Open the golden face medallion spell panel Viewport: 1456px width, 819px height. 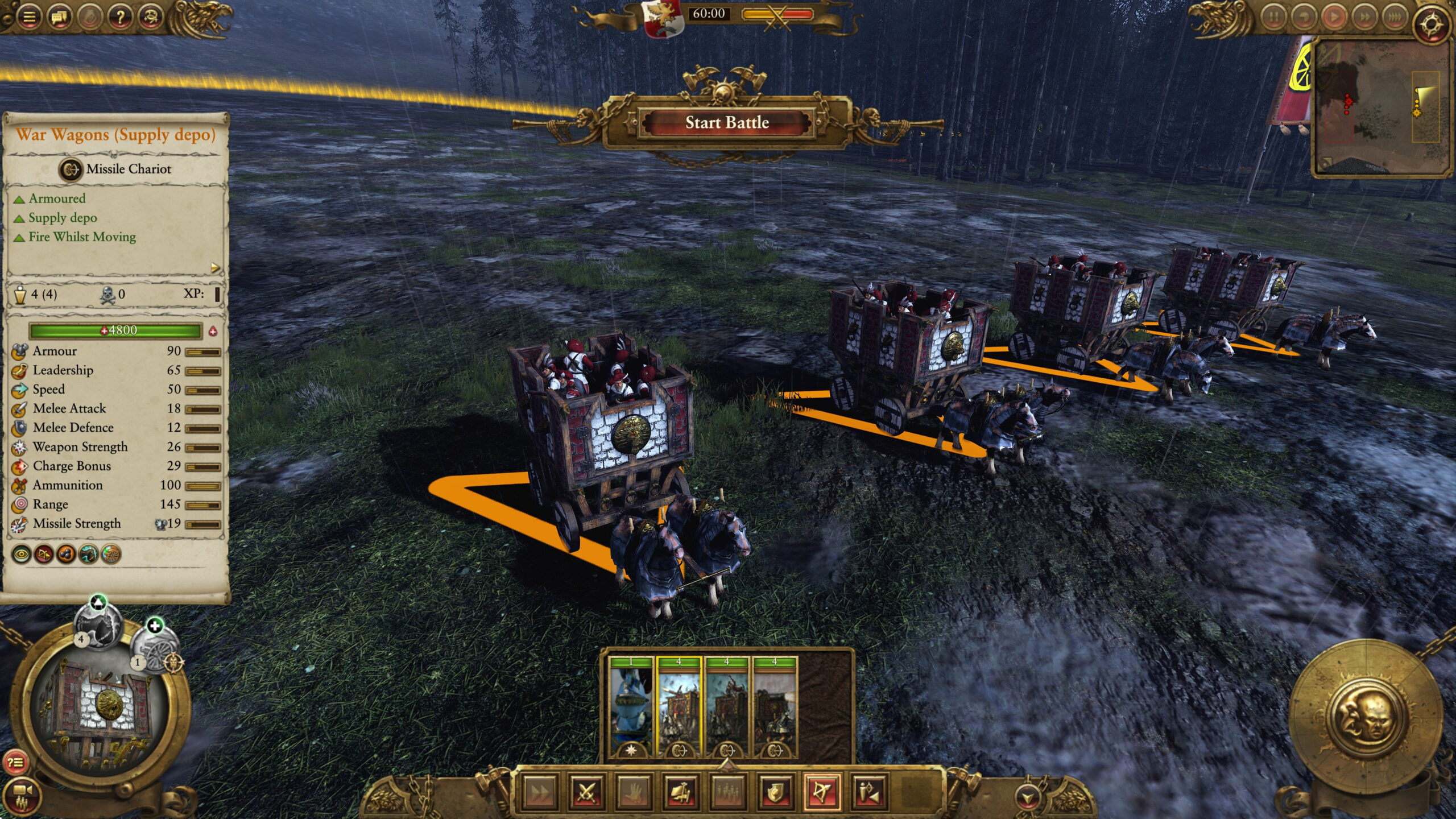(x=1365, y=718)
